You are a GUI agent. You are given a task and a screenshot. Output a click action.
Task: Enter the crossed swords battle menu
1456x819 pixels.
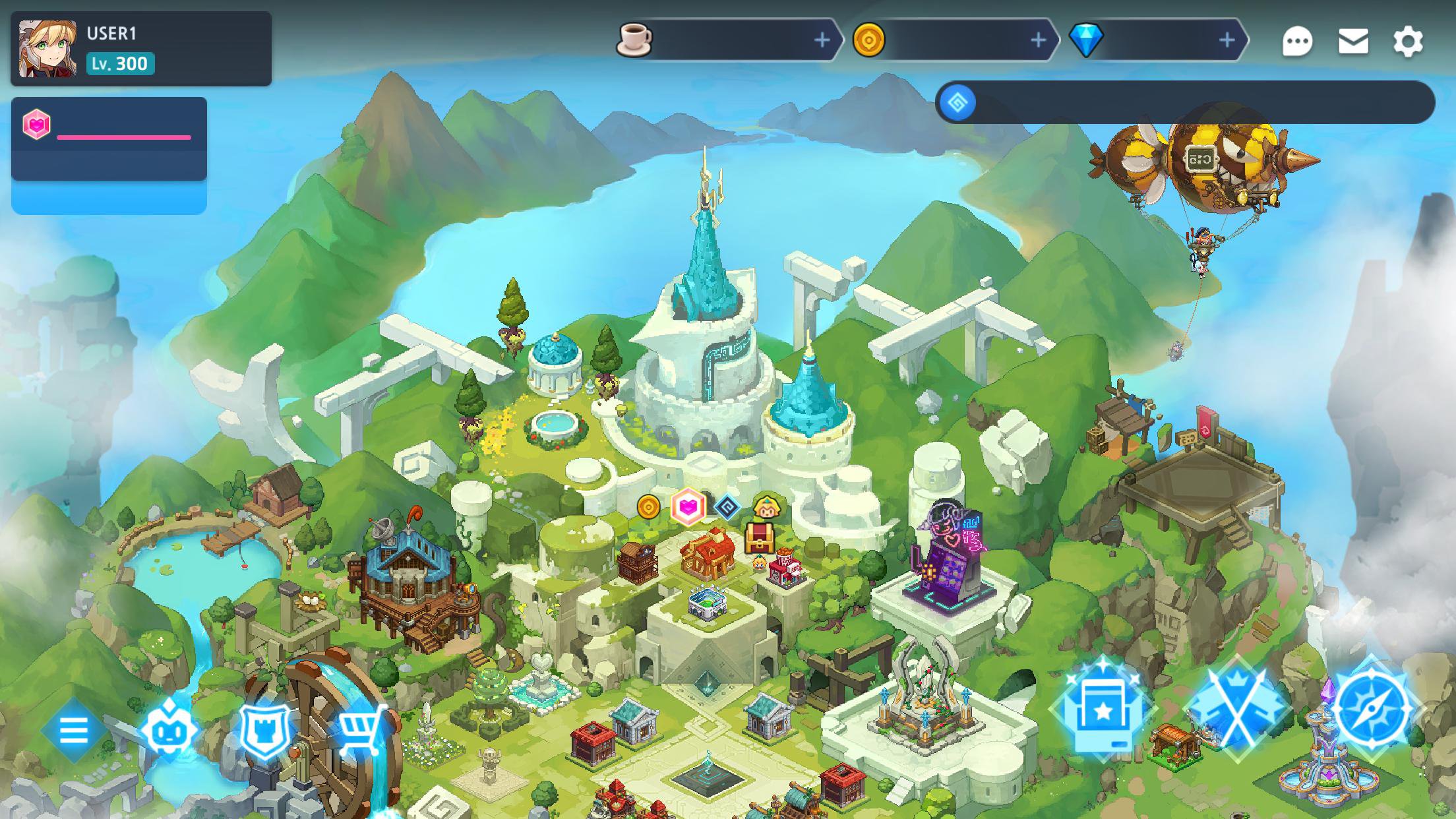1237,711
